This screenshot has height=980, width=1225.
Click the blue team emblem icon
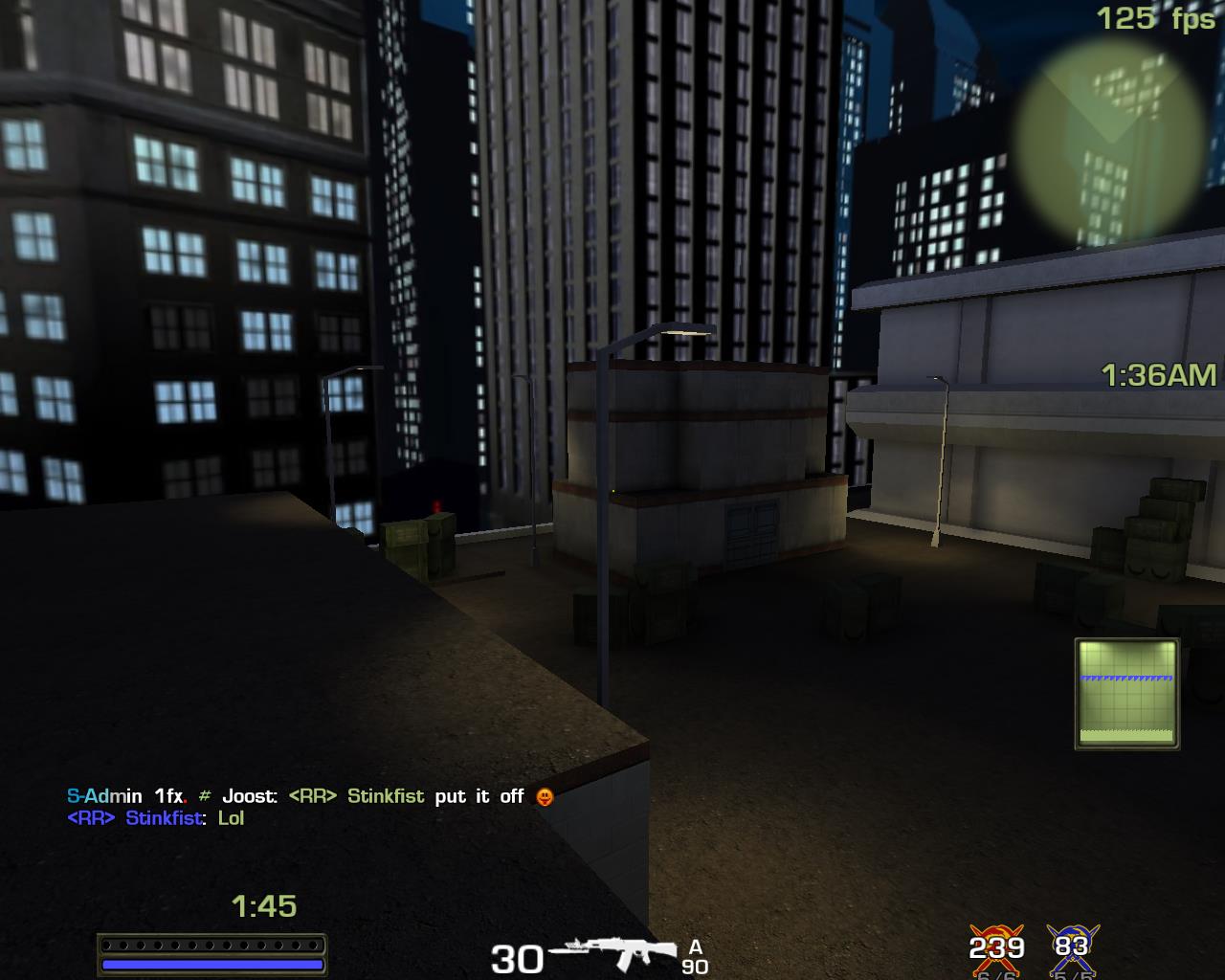[x=1072, y=947]
